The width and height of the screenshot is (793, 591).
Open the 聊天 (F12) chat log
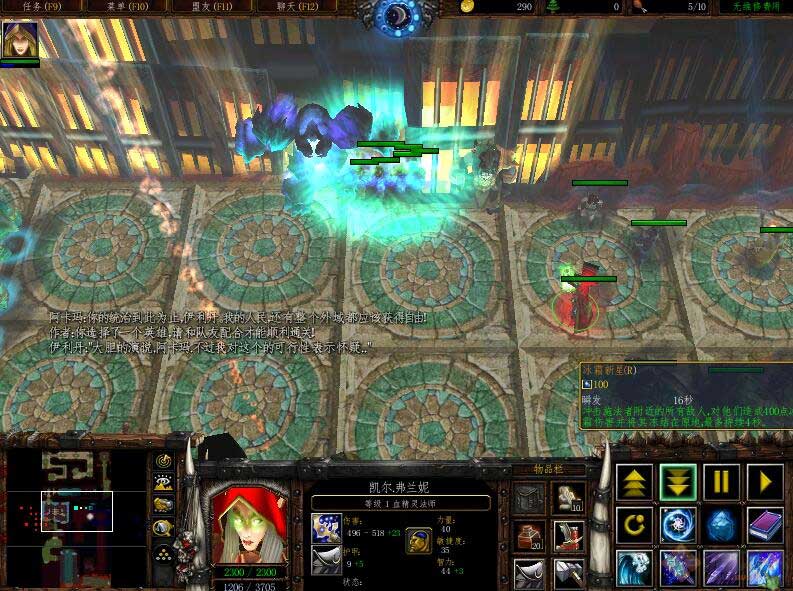click(297, 6)
